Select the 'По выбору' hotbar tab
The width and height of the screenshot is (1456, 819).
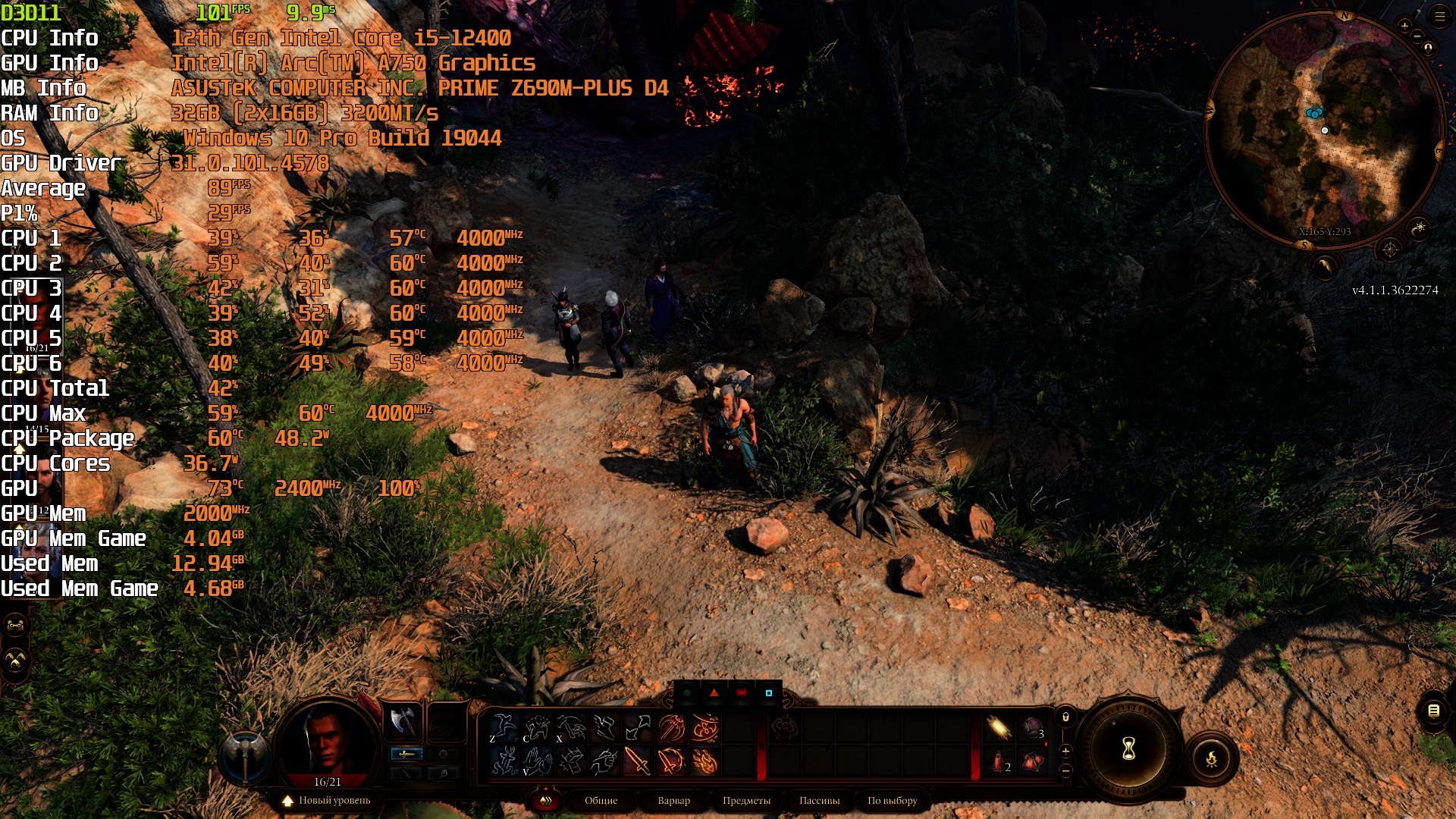(892, 800)
